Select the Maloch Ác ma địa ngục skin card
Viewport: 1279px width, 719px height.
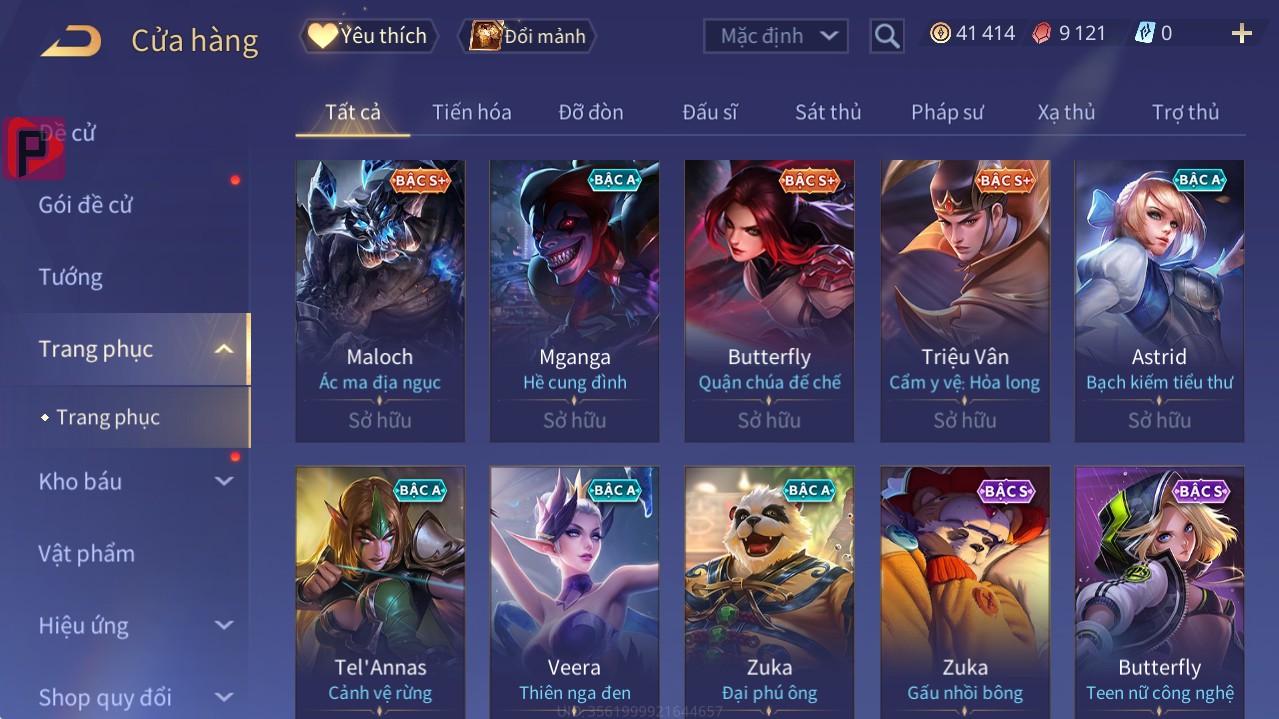coord(380,300)
